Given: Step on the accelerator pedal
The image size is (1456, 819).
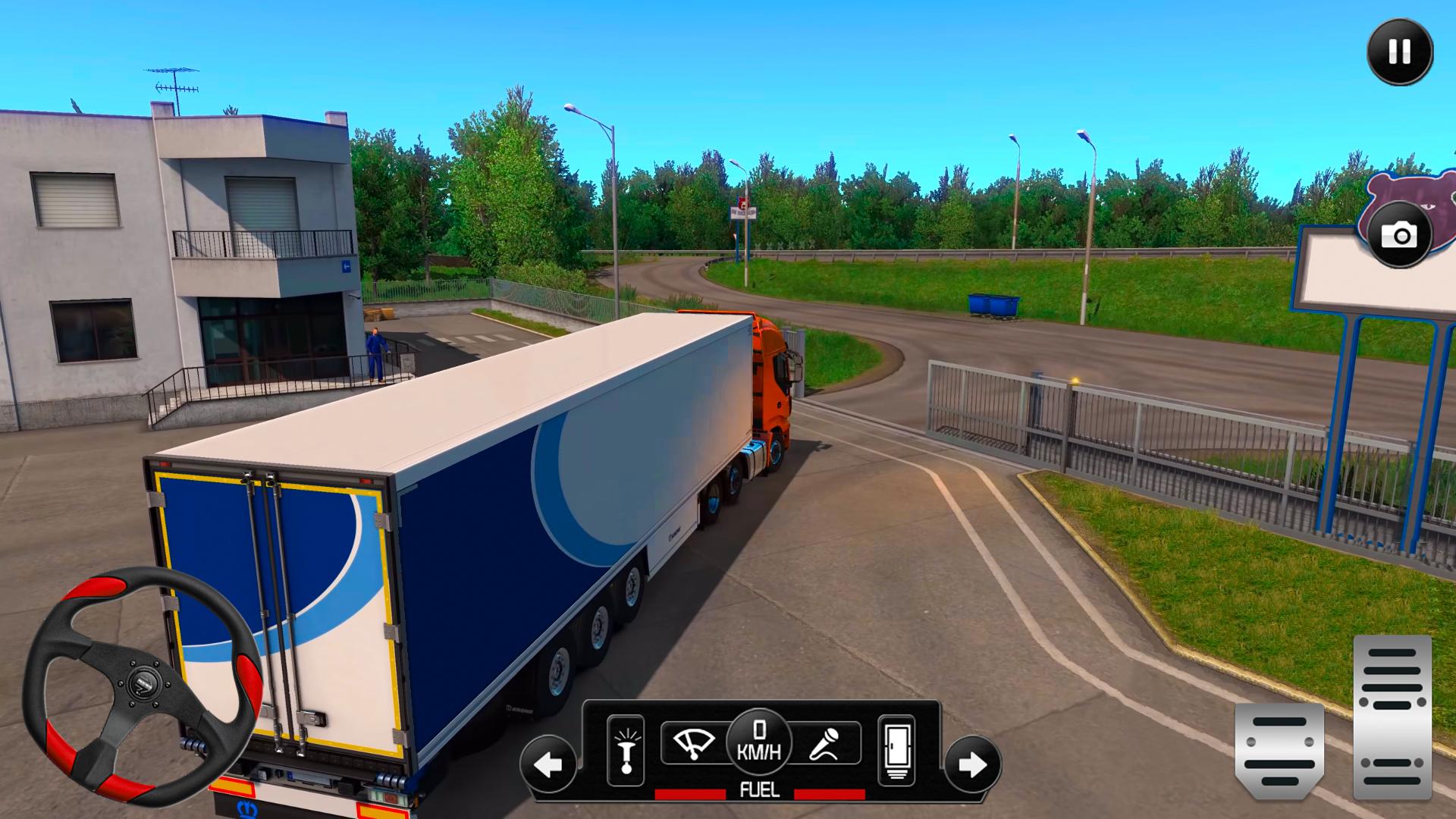Looking at the screenshot, I should [x=1392, y=716].
